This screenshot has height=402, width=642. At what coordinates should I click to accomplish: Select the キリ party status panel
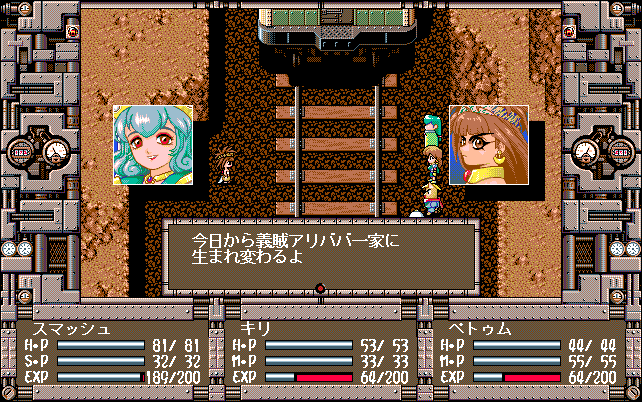[x=320, y=353]
